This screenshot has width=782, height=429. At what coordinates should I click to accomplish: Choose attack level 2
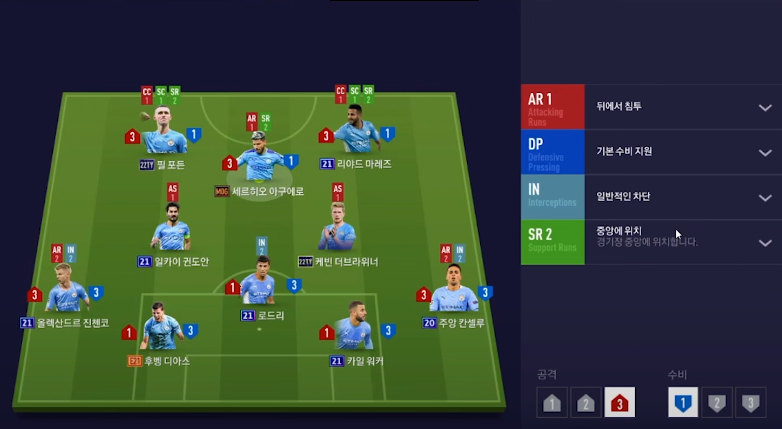coord(586,403)
